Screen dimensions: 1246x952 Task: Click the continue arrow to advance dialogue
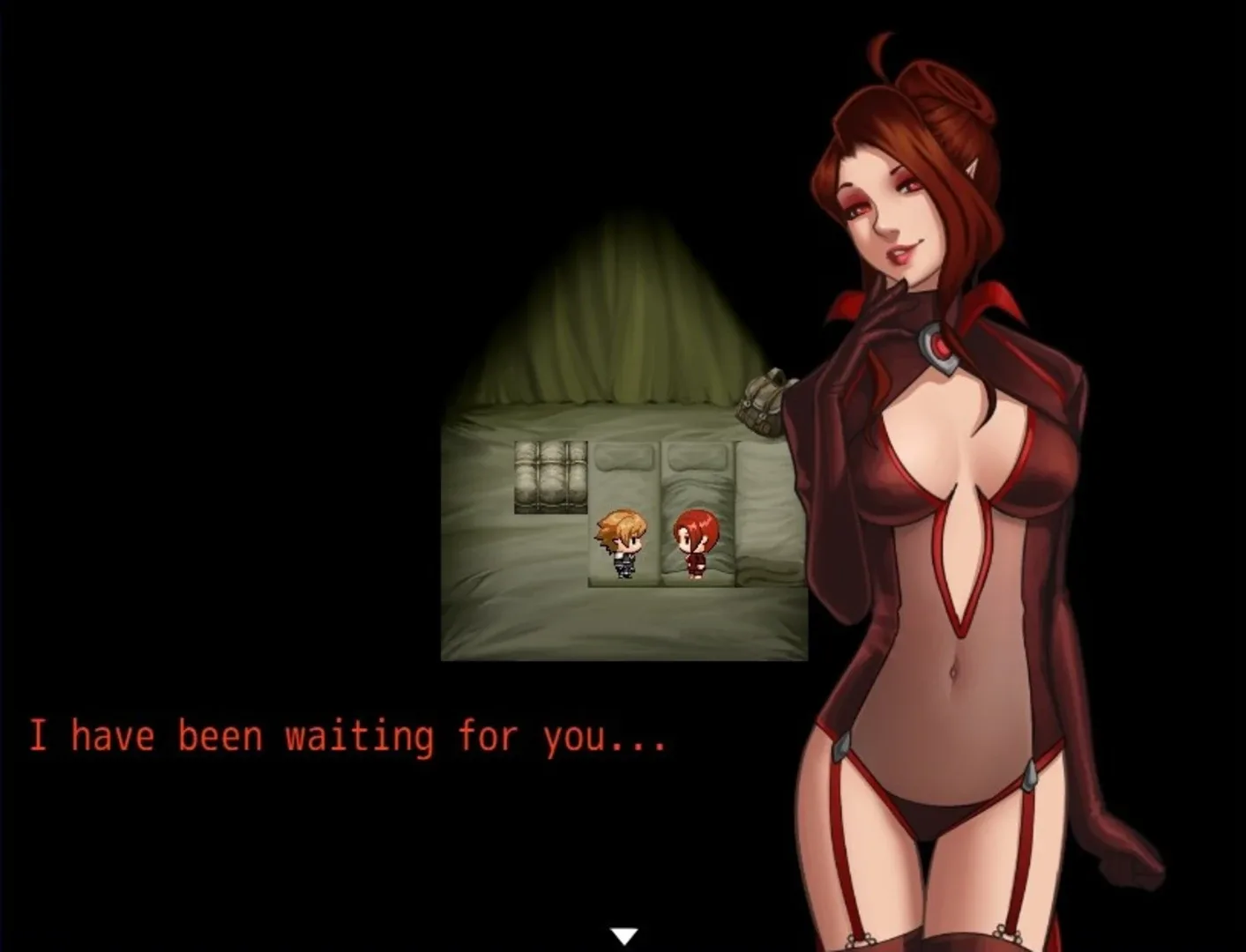coord(625,931)
